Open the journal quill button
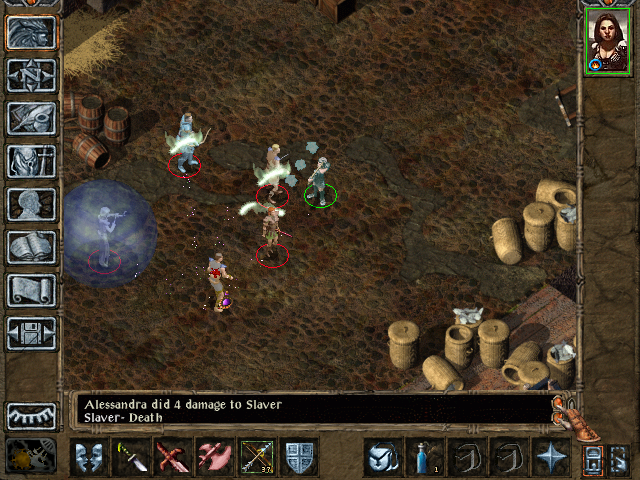This screenshot has height=480, width=640. coord(31,118)
